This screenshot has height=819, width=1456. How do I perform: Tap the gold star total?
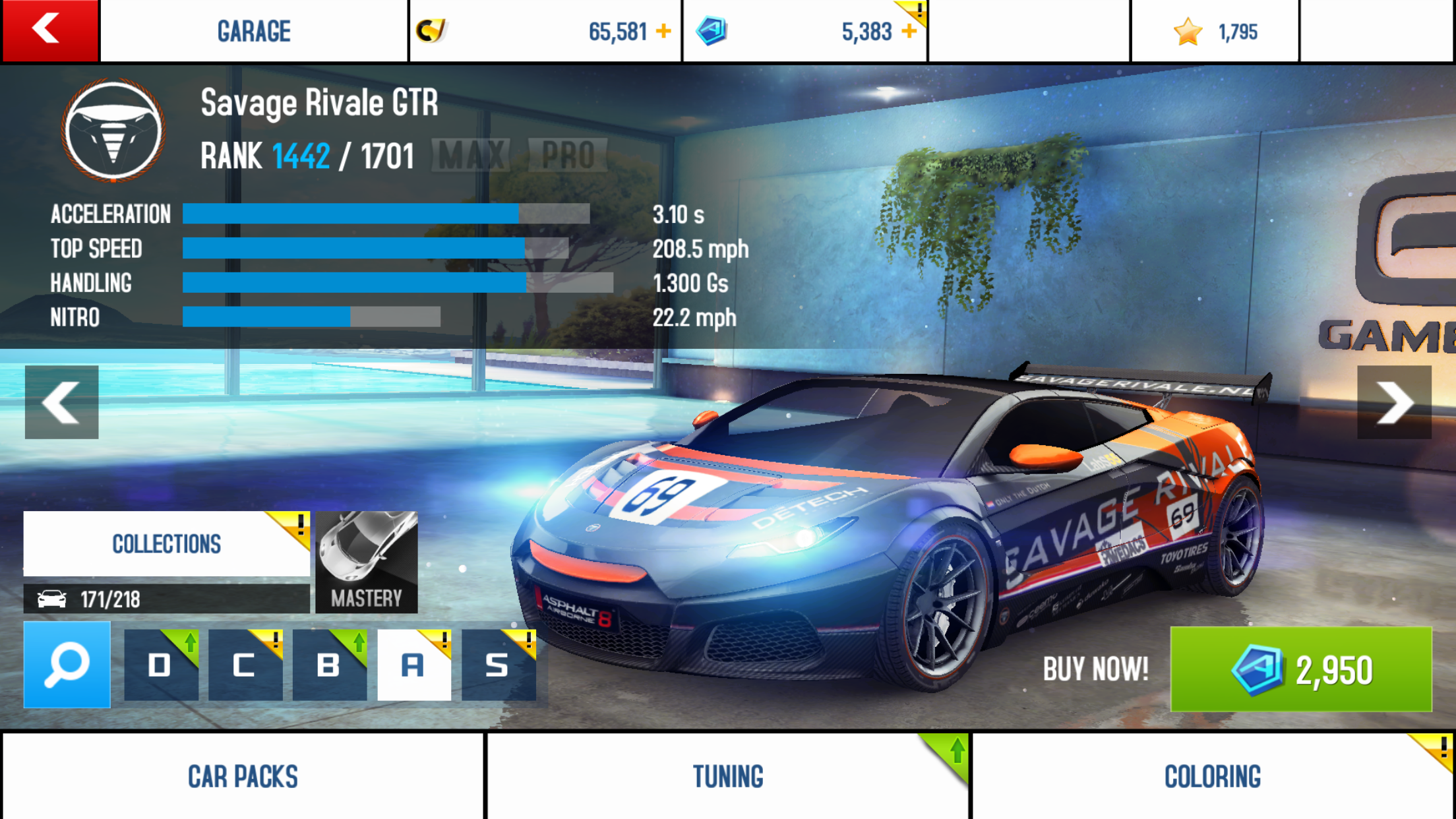[1215, 31]
